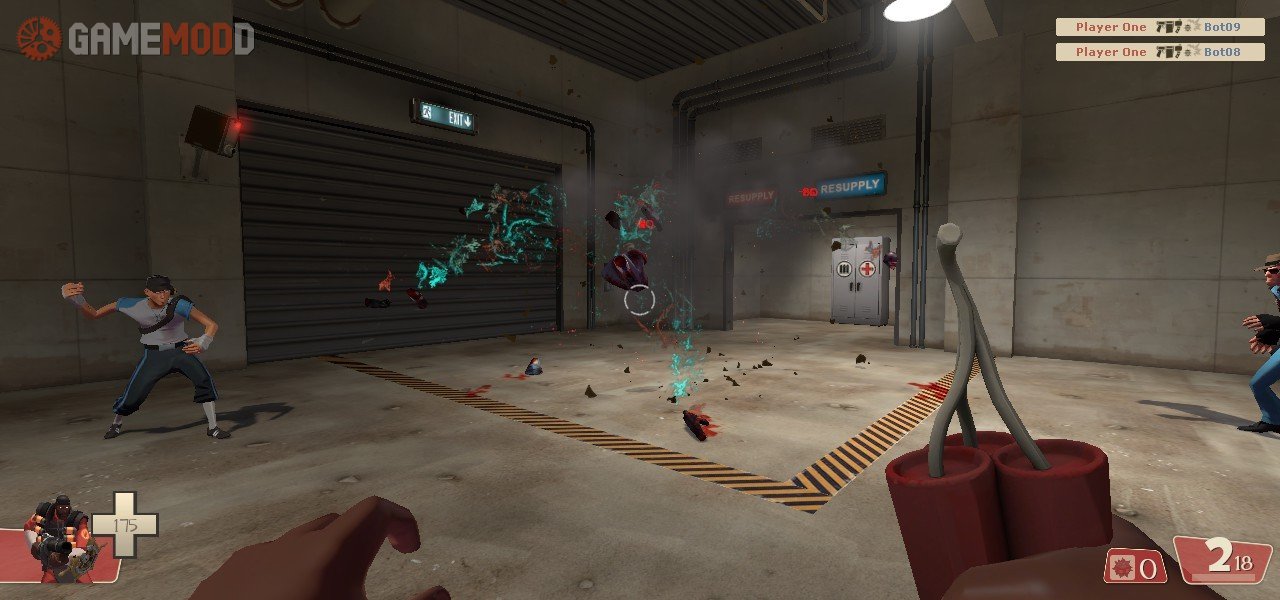Click the Demoman class portrait
This screenshot has height=600, width=1280.
coord(58,540)
